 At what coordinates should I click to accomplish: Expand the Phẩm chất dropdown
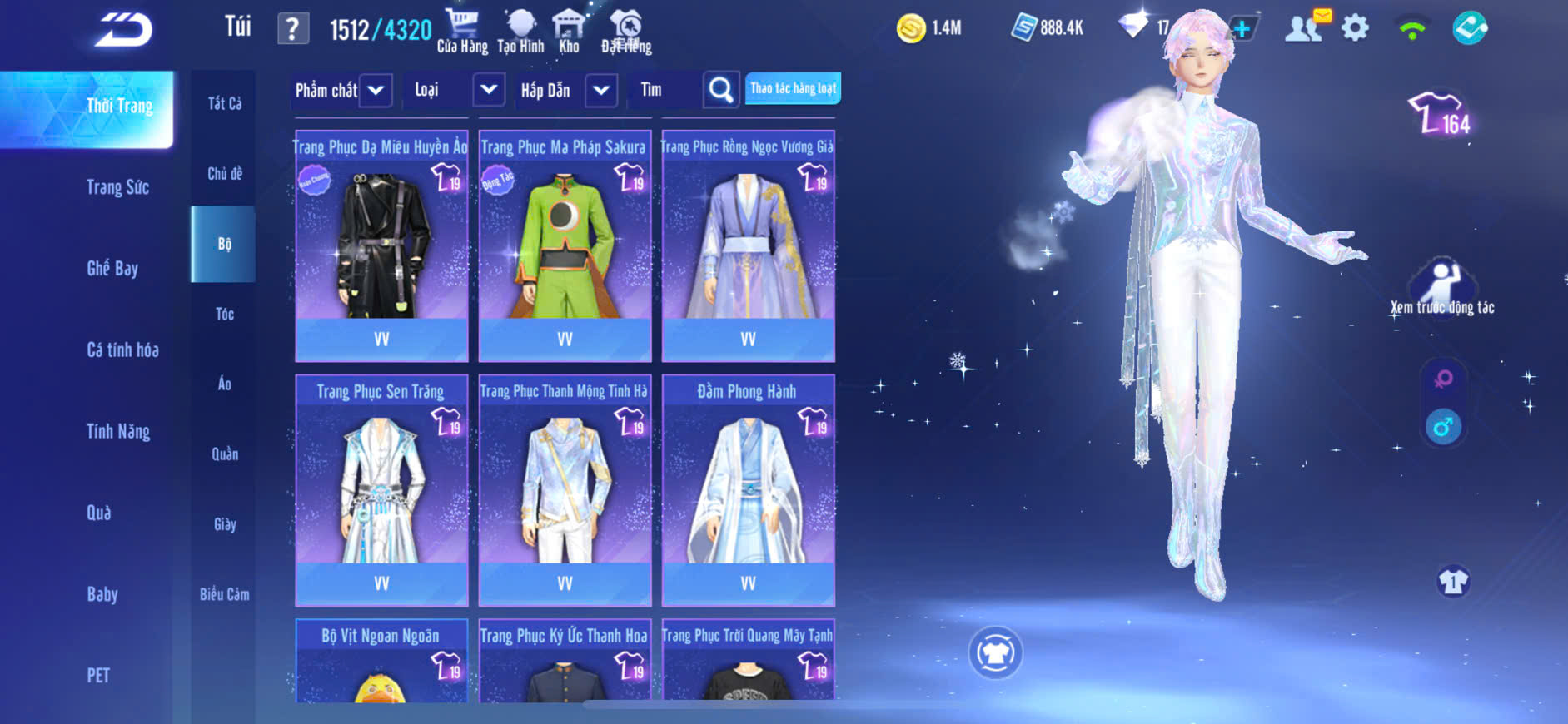tap(376, 90)
